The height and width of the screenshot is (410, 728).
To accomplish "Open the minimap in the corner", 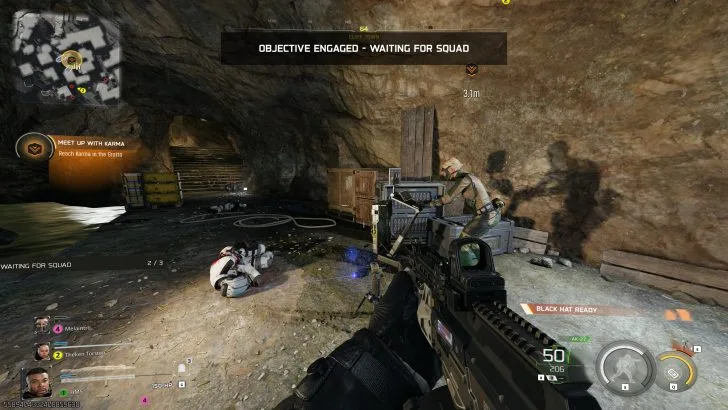I will [66, 59].
